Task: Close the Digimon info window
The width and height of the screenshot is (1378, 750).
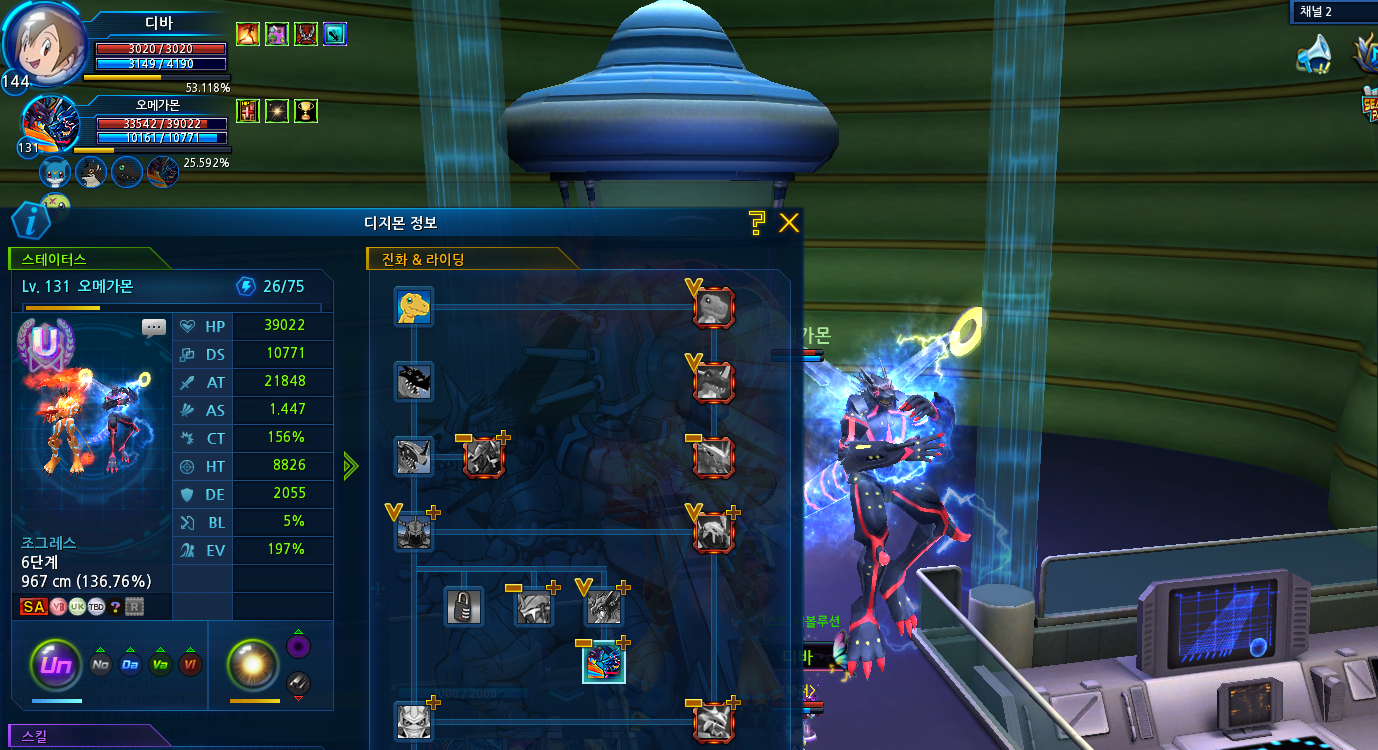Action: point(789,223)
